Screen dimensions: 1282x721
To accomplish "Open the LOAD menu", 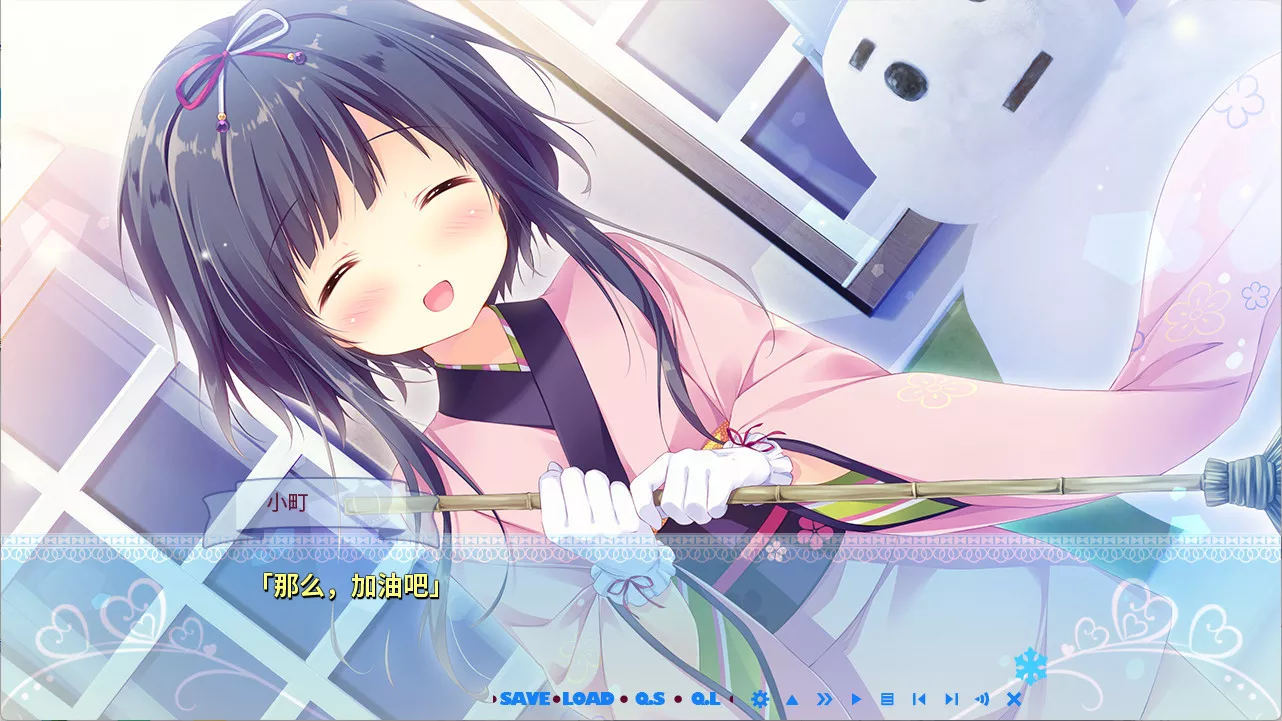I will (588, 698).
